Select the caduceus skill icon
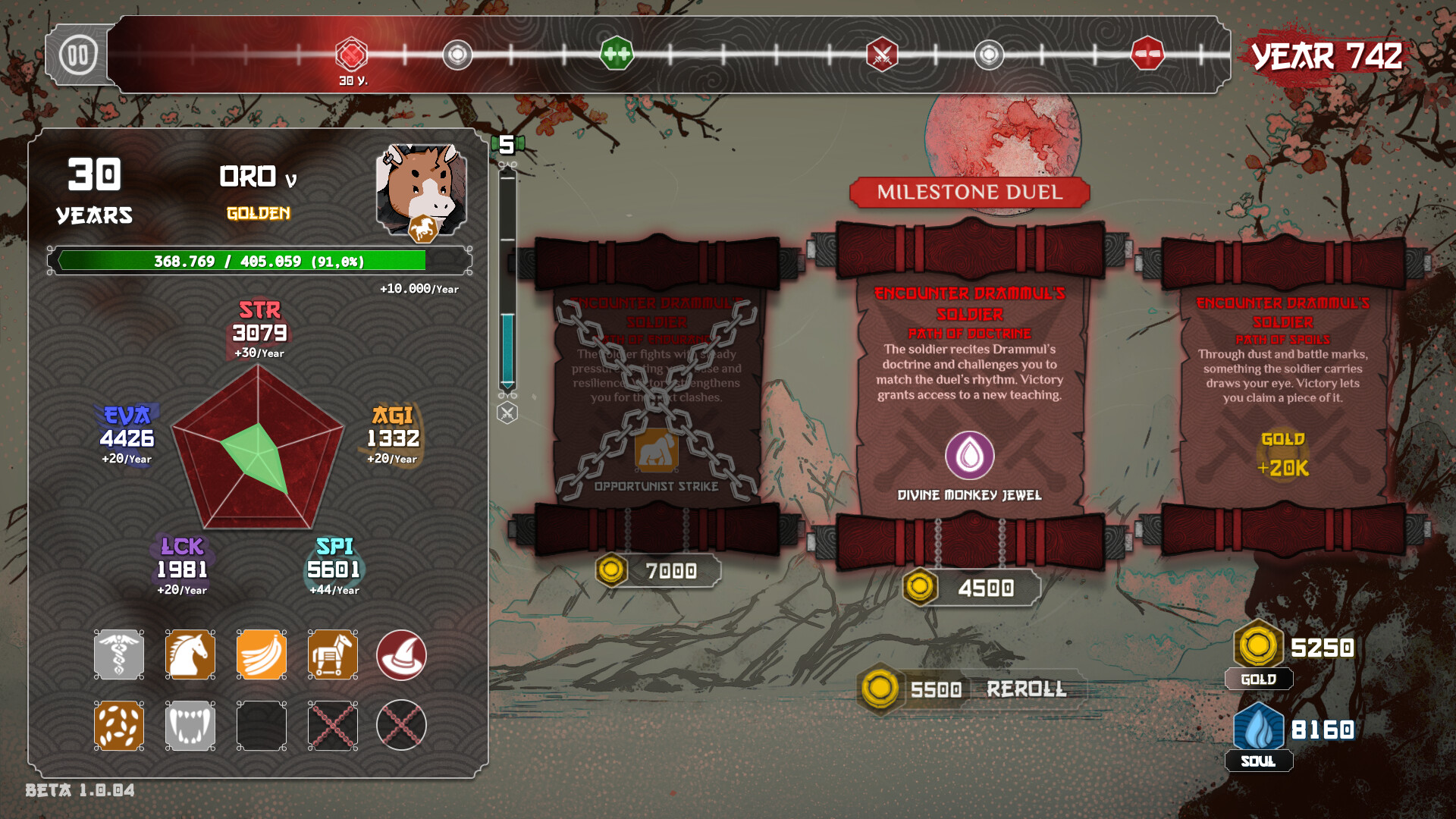 click(119, 654)
